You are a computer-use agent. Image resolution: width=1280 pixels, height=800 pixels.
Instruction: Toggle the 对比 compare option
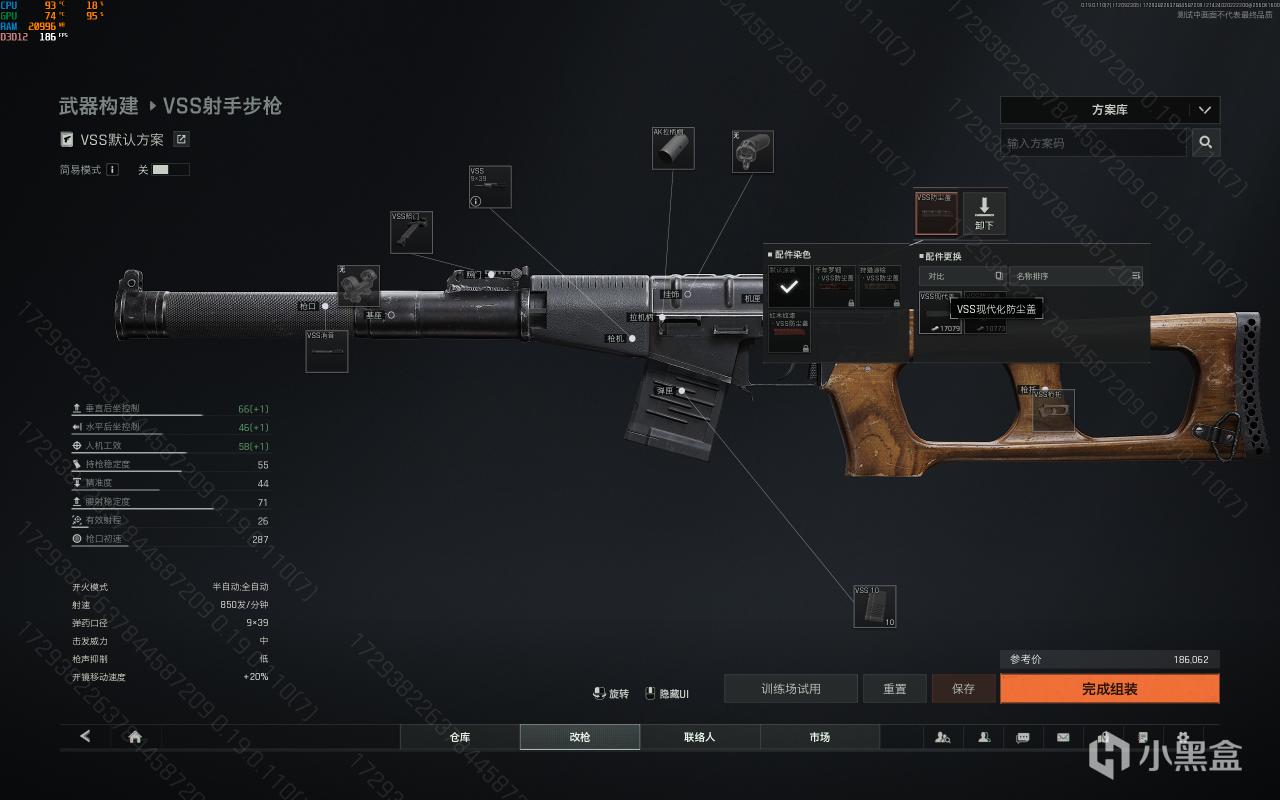(961, 276)
